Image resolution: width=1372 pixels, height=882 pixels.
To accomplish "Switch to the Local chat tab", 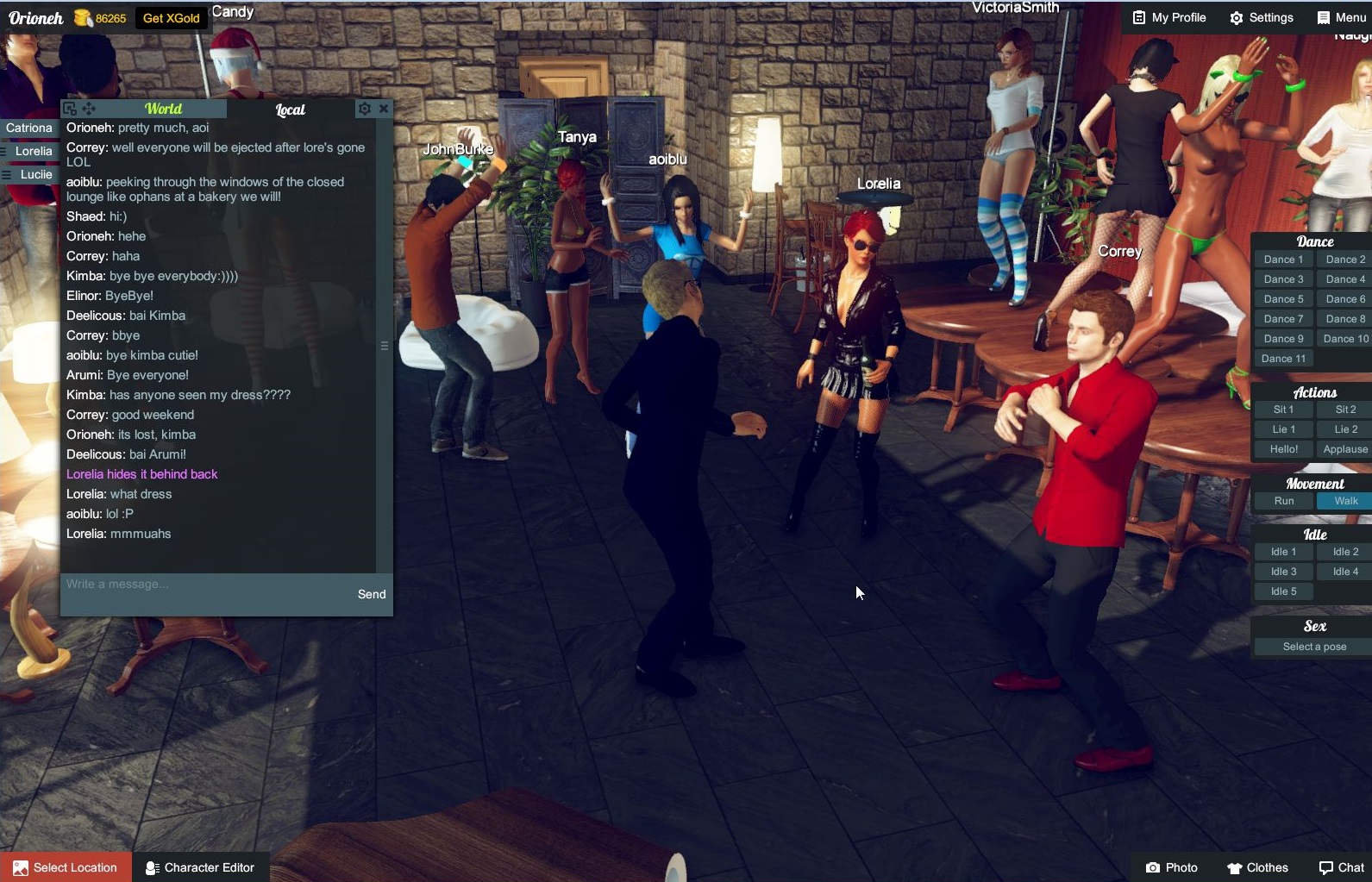I will point(290,109).
